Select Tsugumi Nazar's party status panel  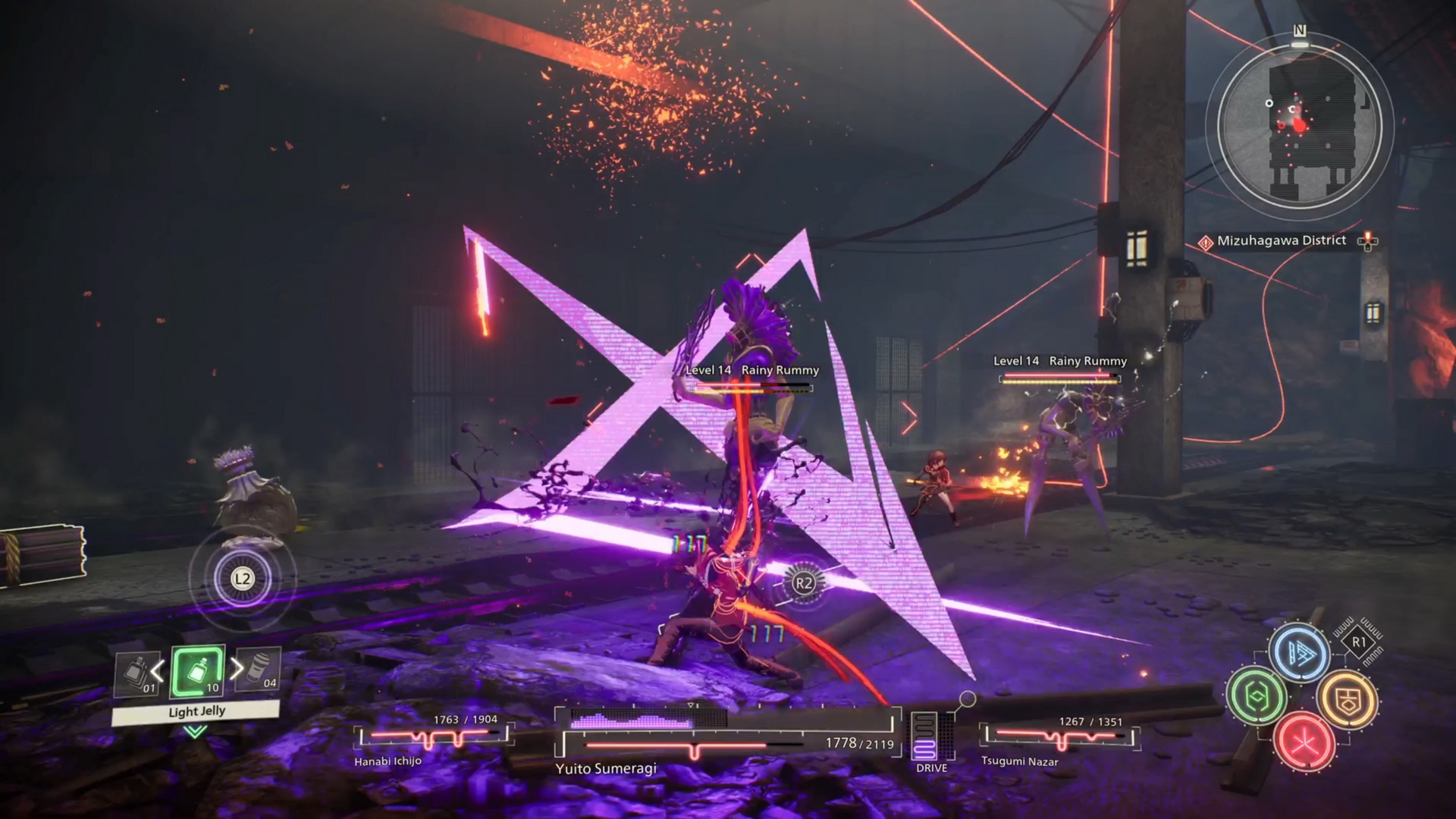pyautogui.click(x=1060, y=741)
